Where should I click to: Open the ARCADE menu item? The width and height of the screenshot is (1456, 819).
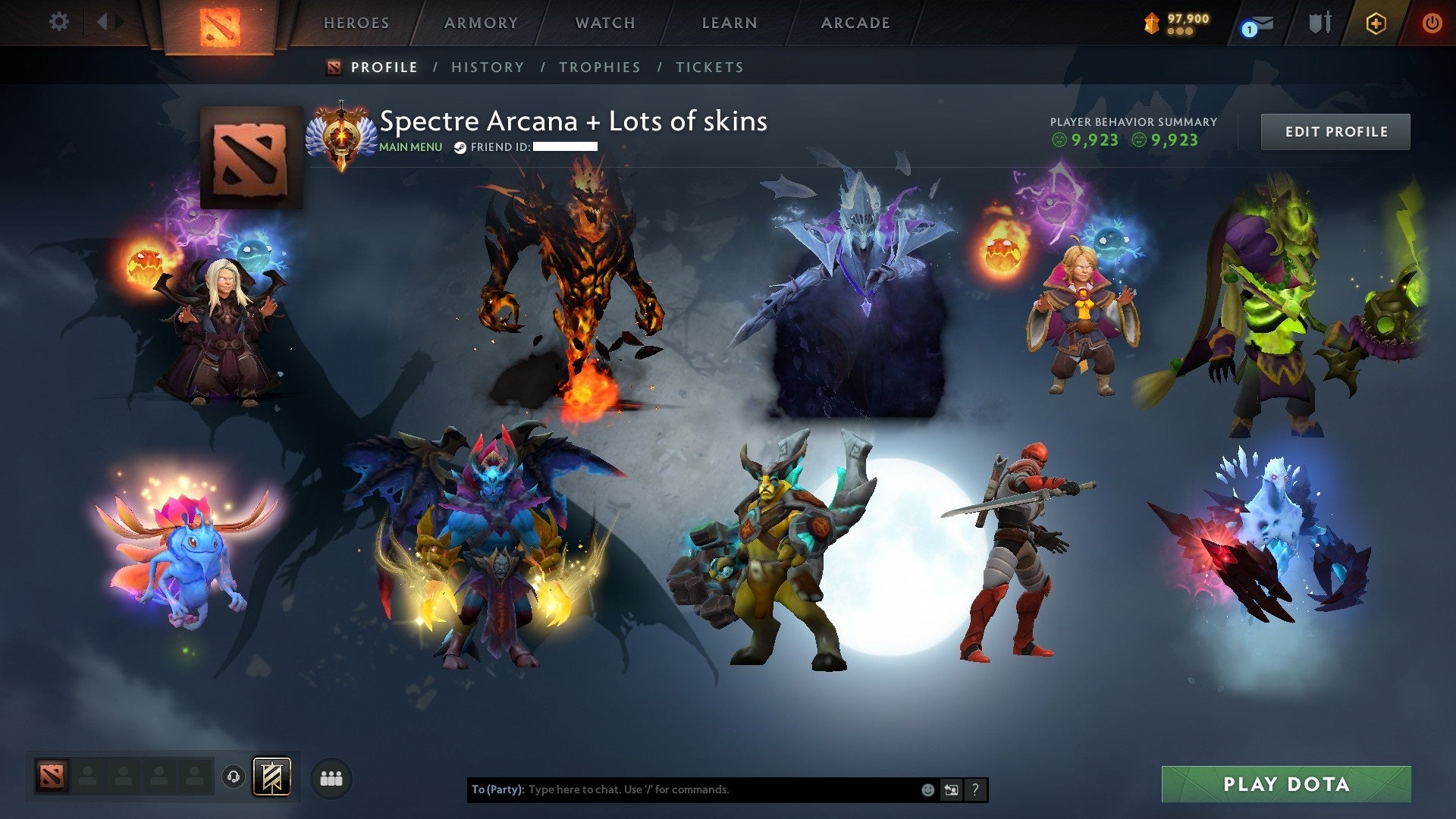(855, 22)
